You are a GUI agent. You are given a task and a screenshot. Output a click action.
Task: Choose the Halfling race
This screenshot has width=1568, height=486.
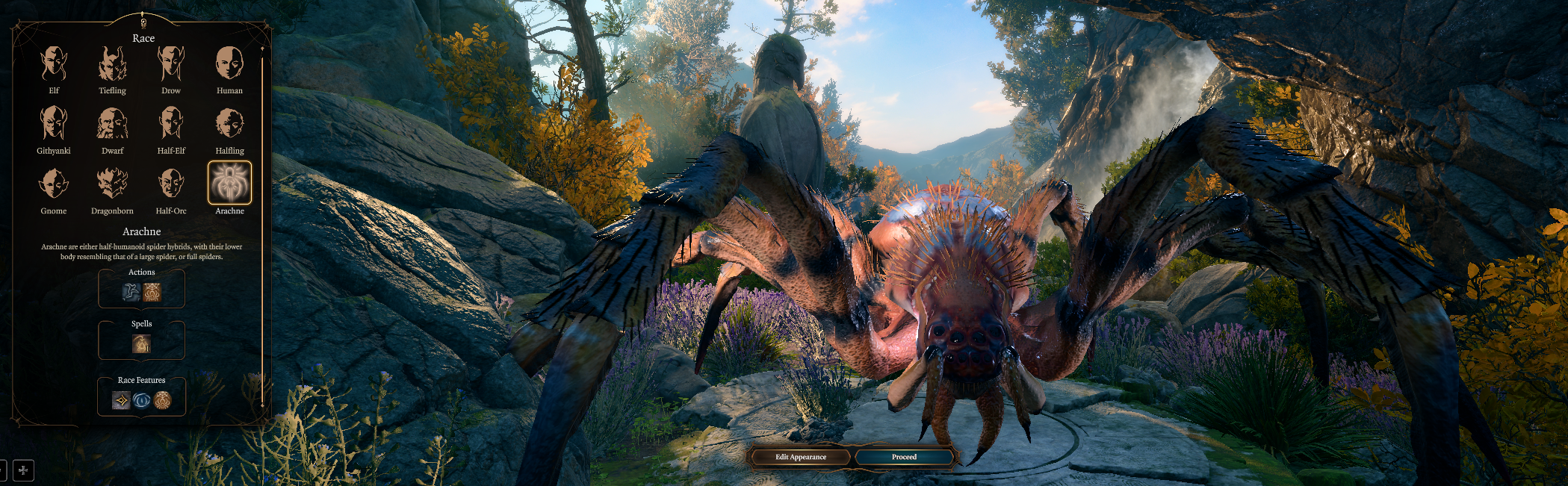(229, 124)
